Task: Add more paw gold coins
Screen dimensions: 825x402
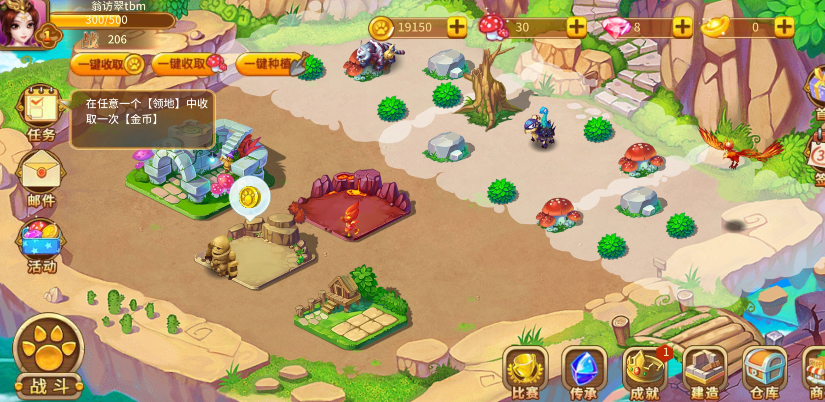Action: [x=456, y=27]
